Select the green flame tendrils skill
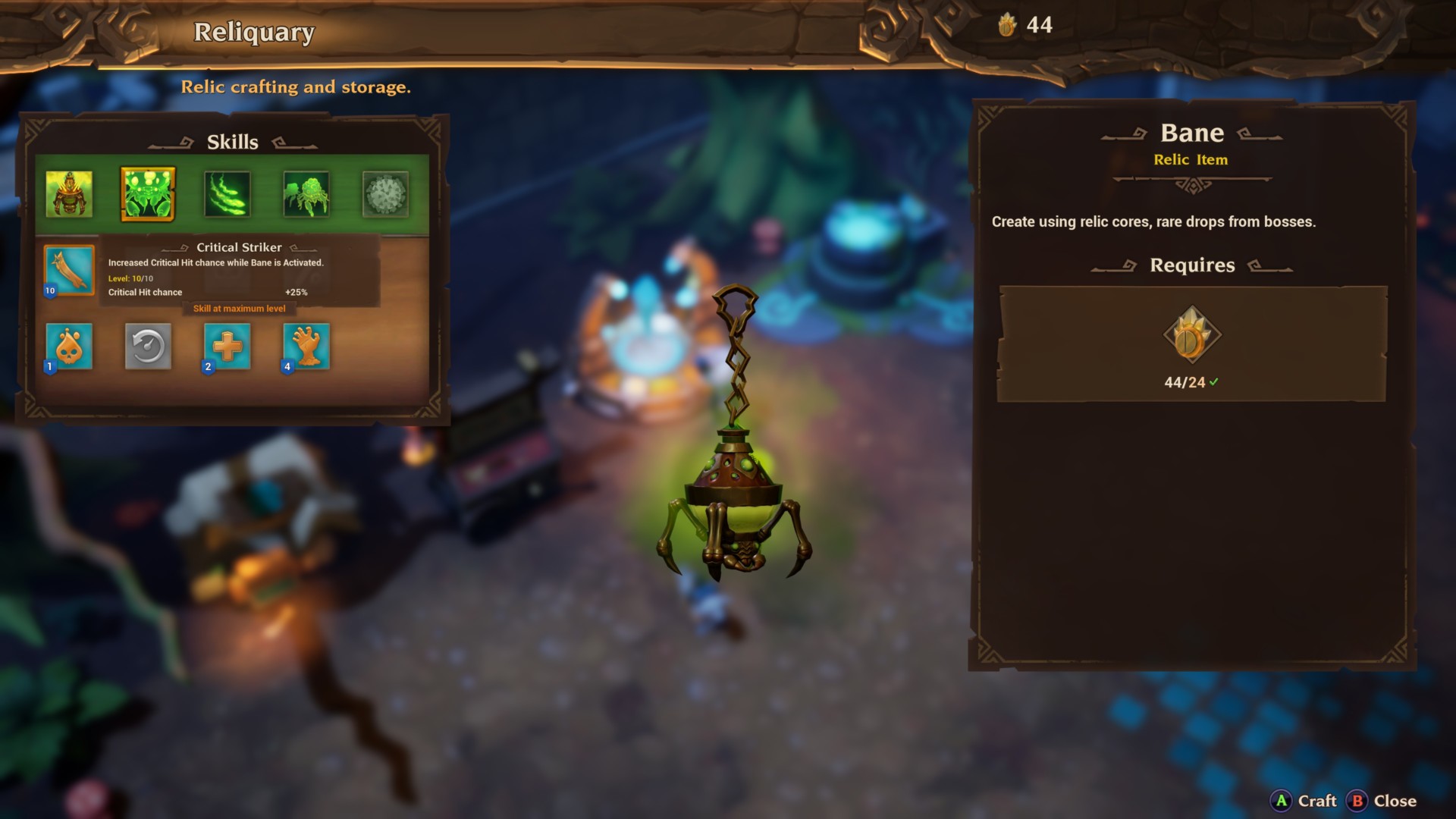Screen dimensions: 1456x819 point(227,194)
